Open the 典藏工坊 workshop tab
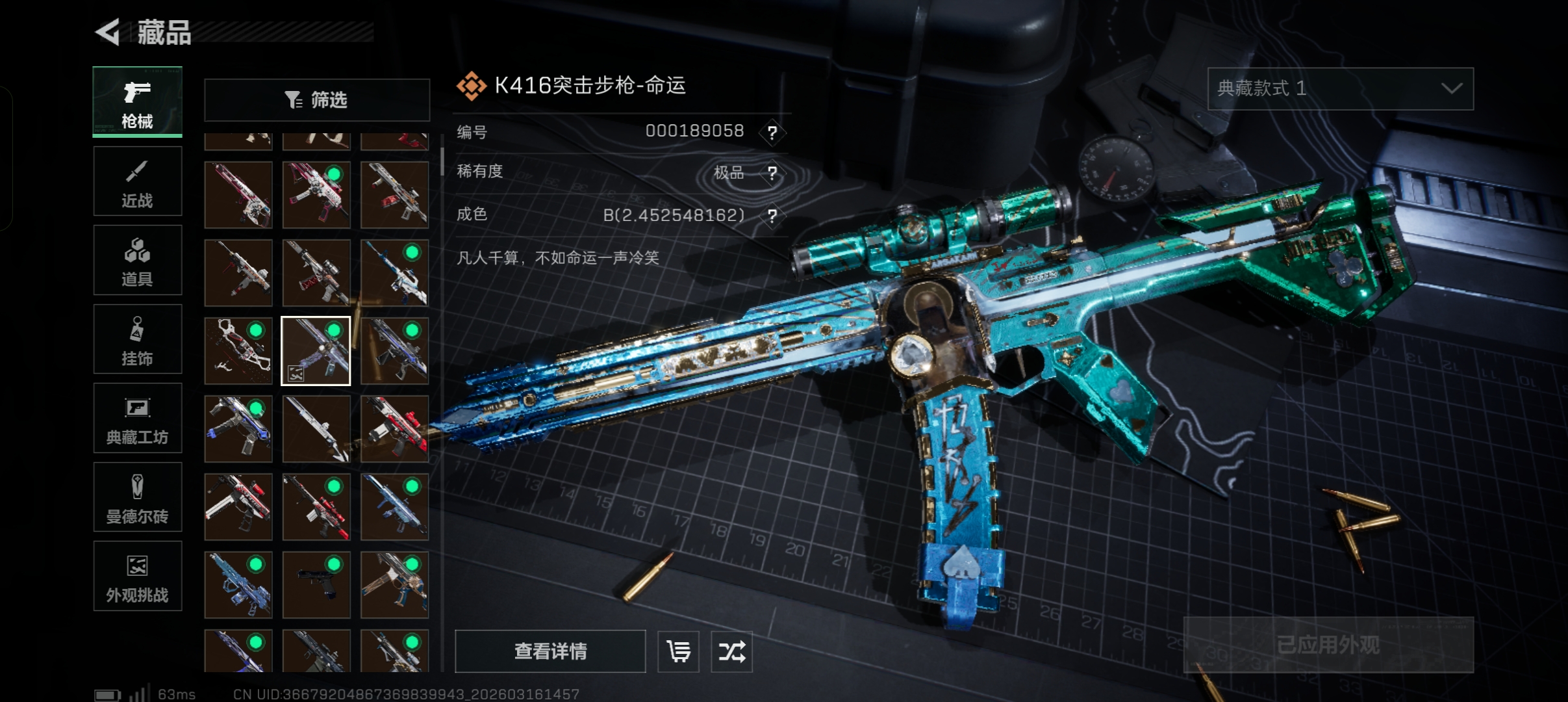 [137, 419]
